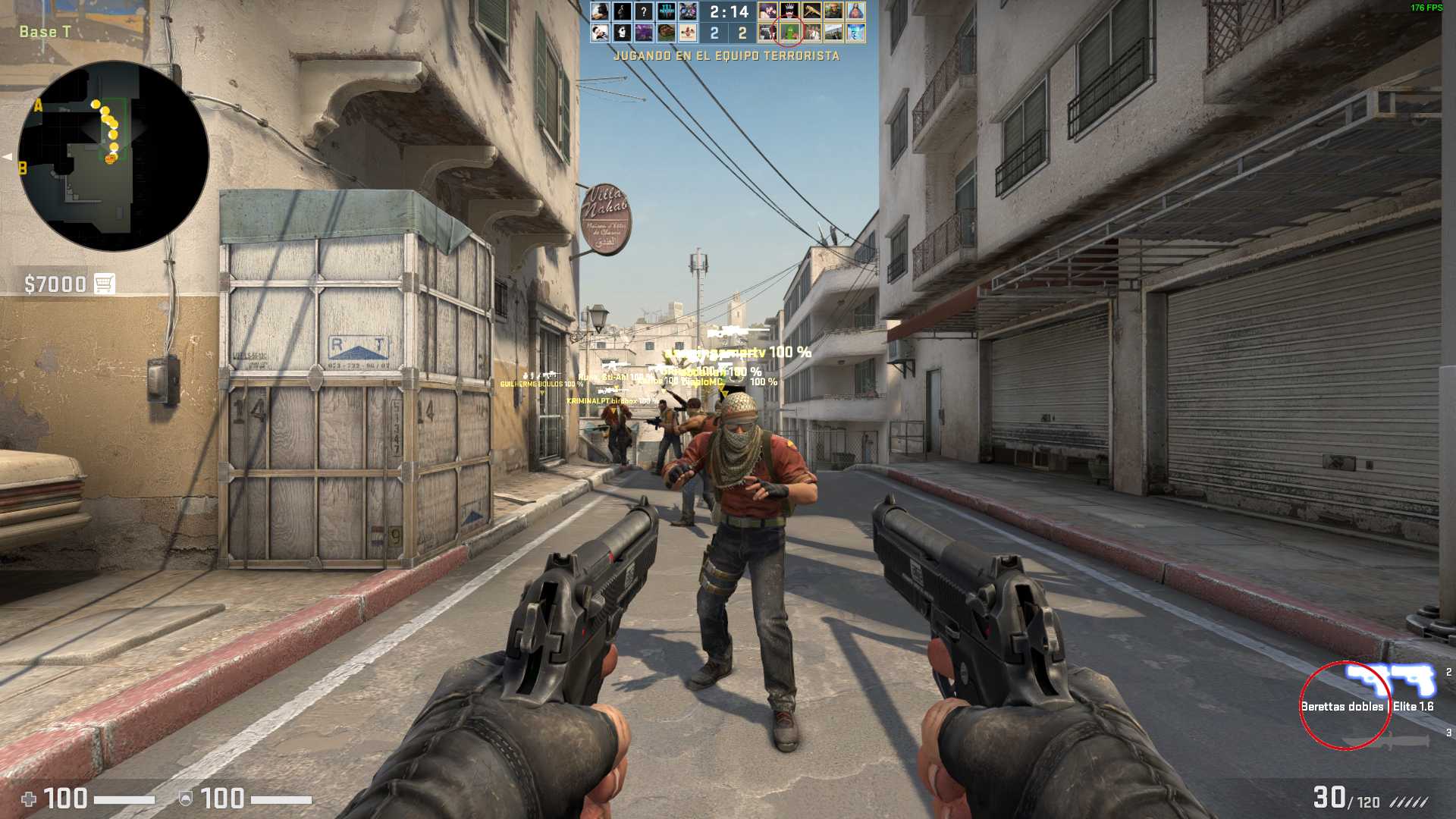The width and height of the screenshot is (1456, 819).
Task: Pick the yellow bird player avatar
Action: point(811,11)
